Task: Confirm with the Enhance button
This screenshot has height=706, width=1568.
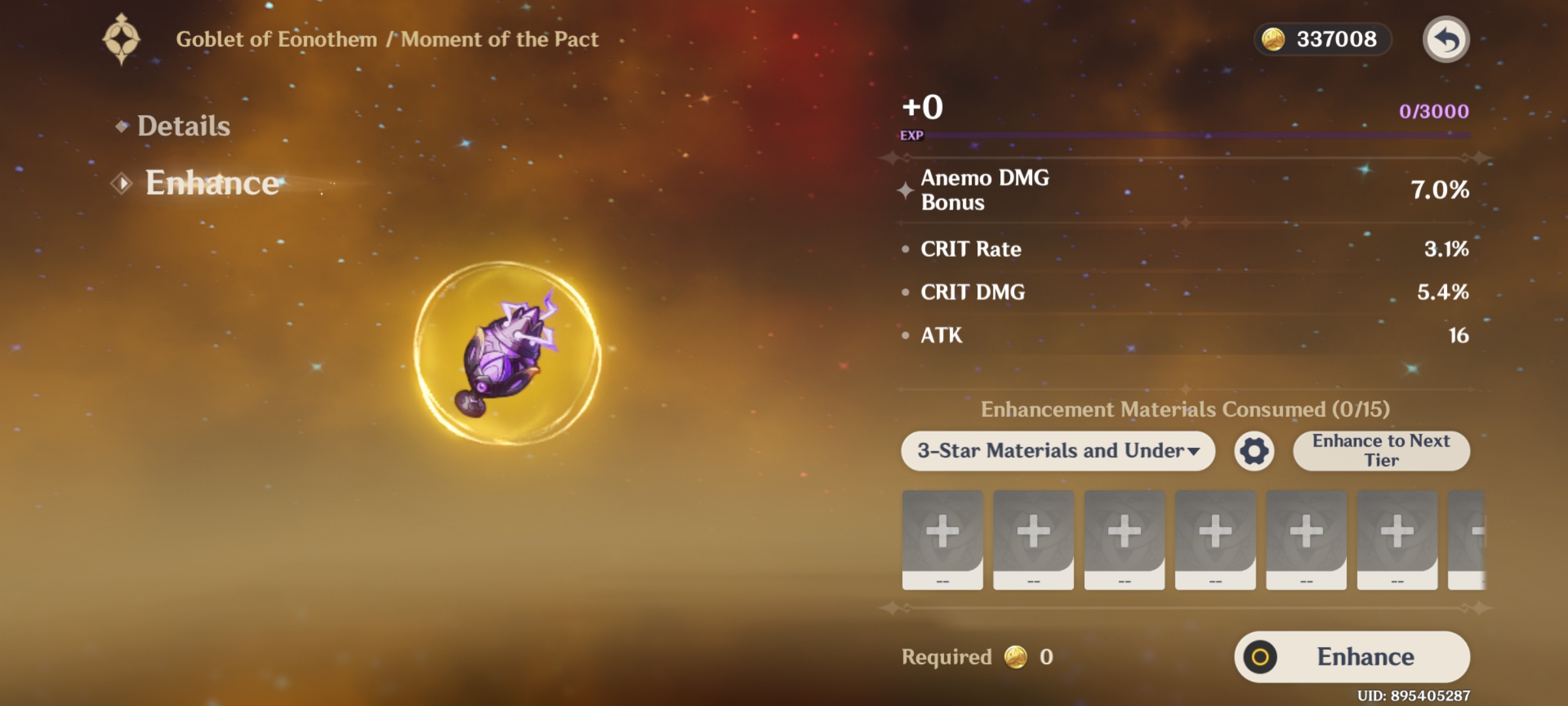Action: (x=1352, y=656)
